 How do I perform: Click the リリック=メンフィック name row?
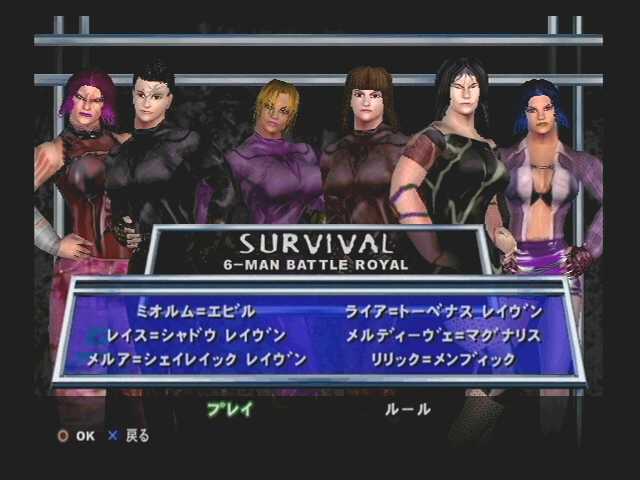coord(443,359)
